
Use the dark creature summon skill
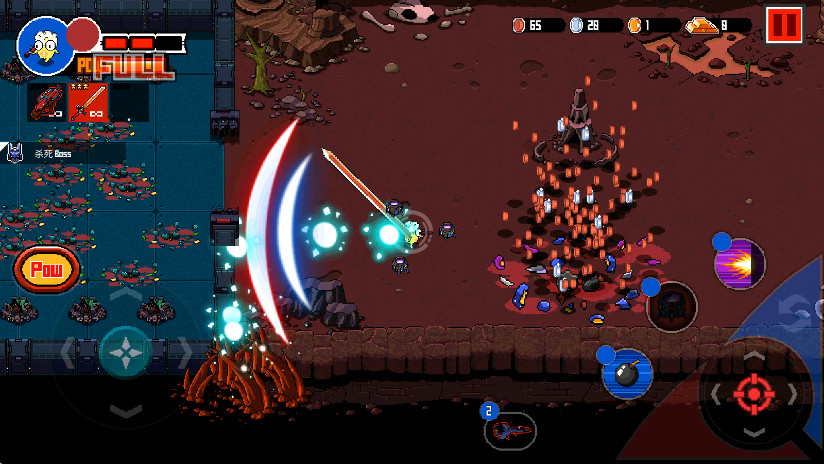tap(672, 307)
